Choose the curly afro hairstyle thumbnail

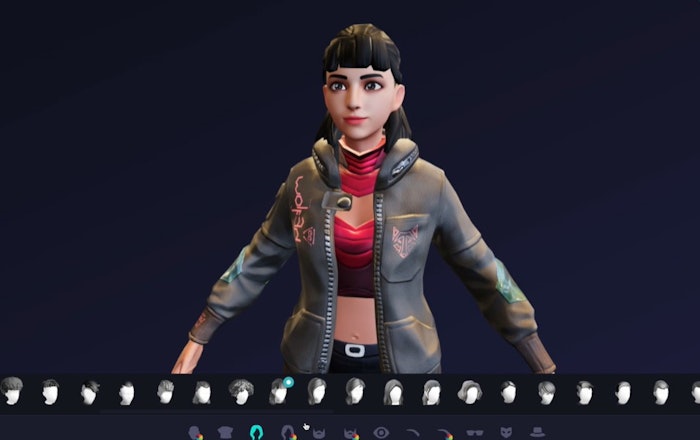point(240,391)
